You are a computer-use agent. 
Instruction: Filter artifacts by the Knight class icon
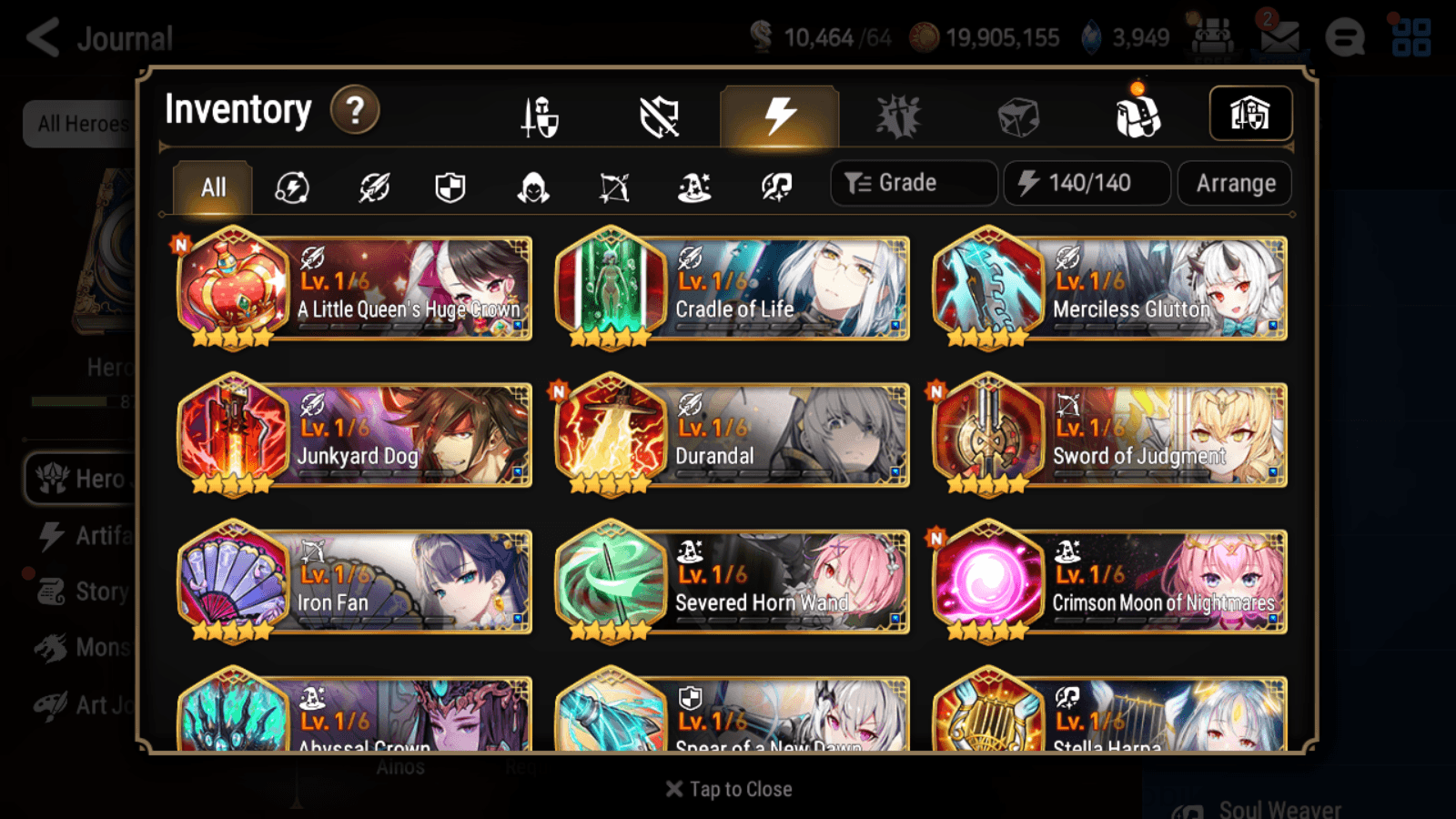coord(451,187)
